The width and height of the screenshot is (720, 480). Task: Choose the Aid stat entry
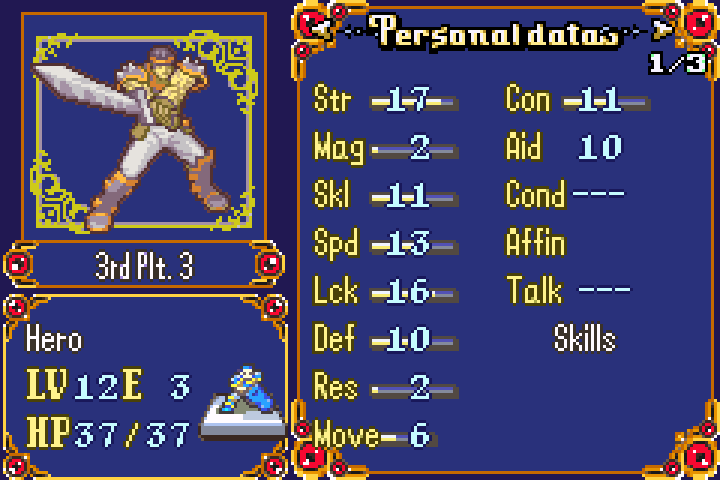click(x=564, y=148)
